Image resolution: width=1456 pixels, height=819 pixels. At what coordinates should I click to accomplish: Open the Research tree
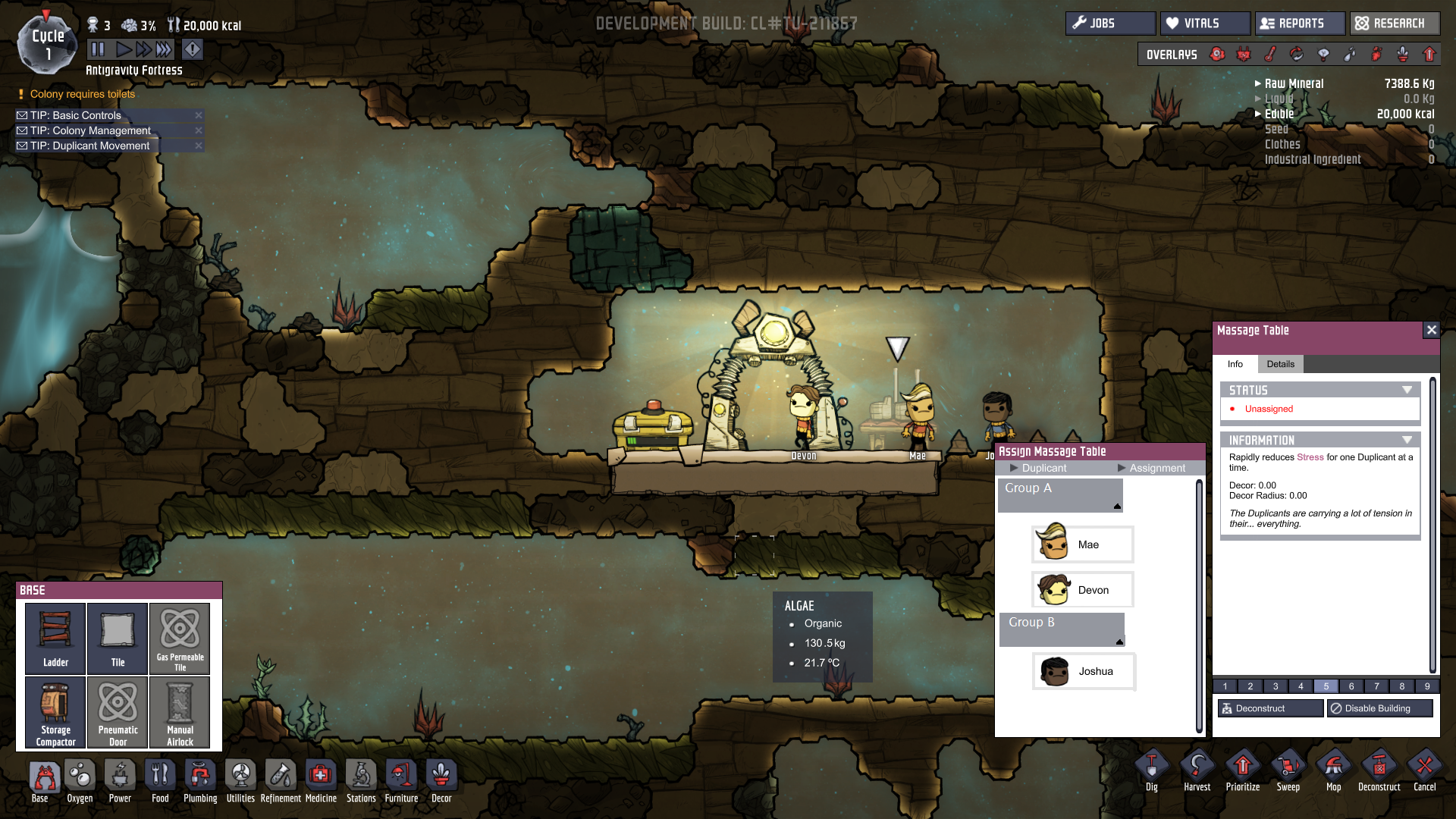[x=1394, y=24]
